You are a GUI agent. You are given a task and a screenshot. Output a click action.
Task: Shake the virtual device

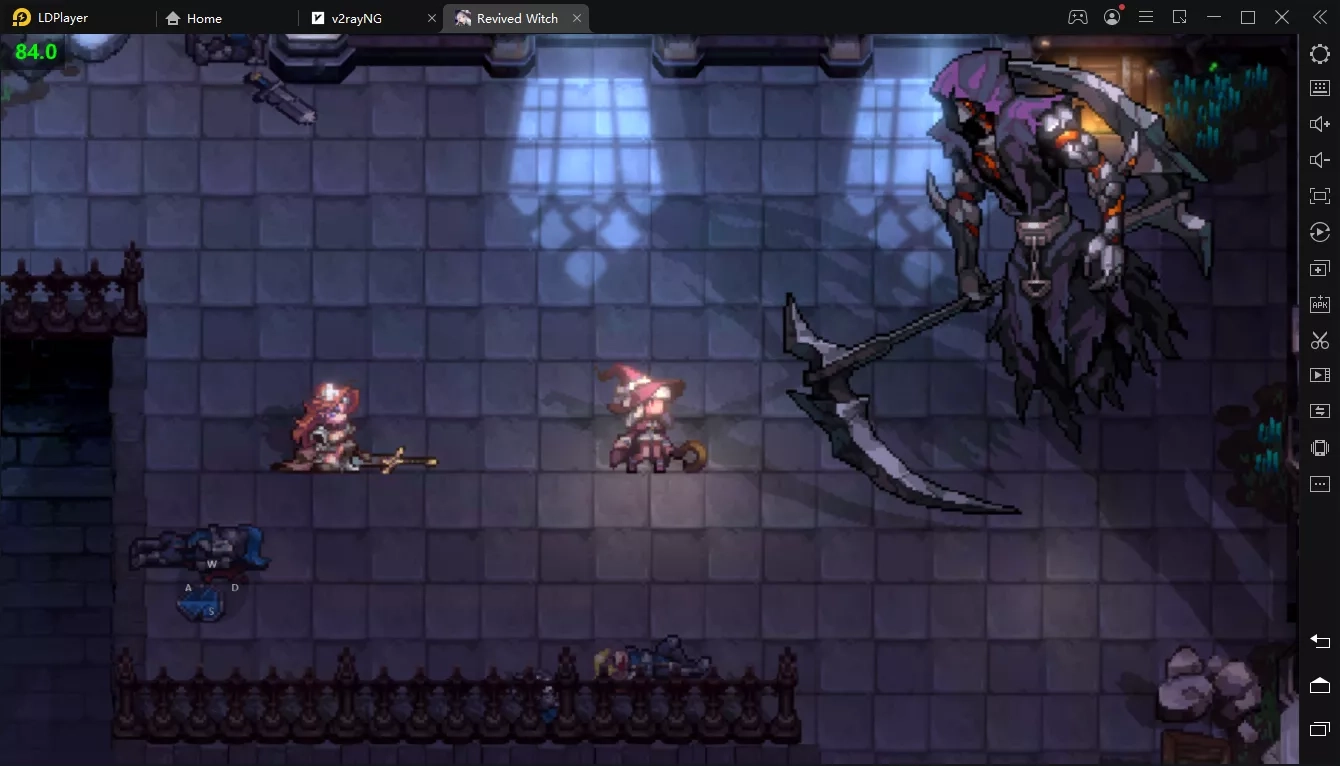(x=1320, y=447)
